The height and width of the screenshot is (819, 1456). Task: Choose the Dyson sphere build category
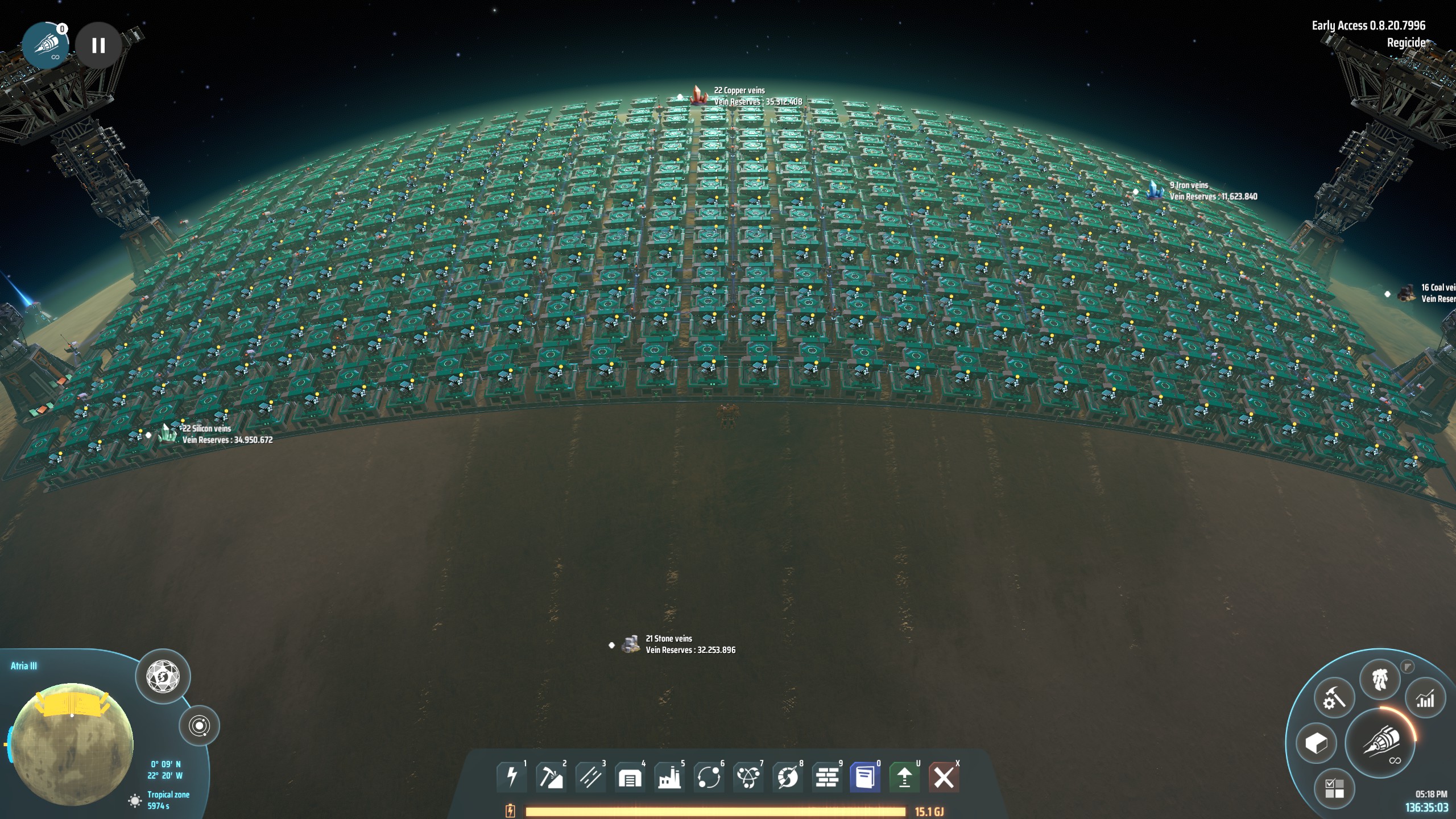click(x=788, y=777)
